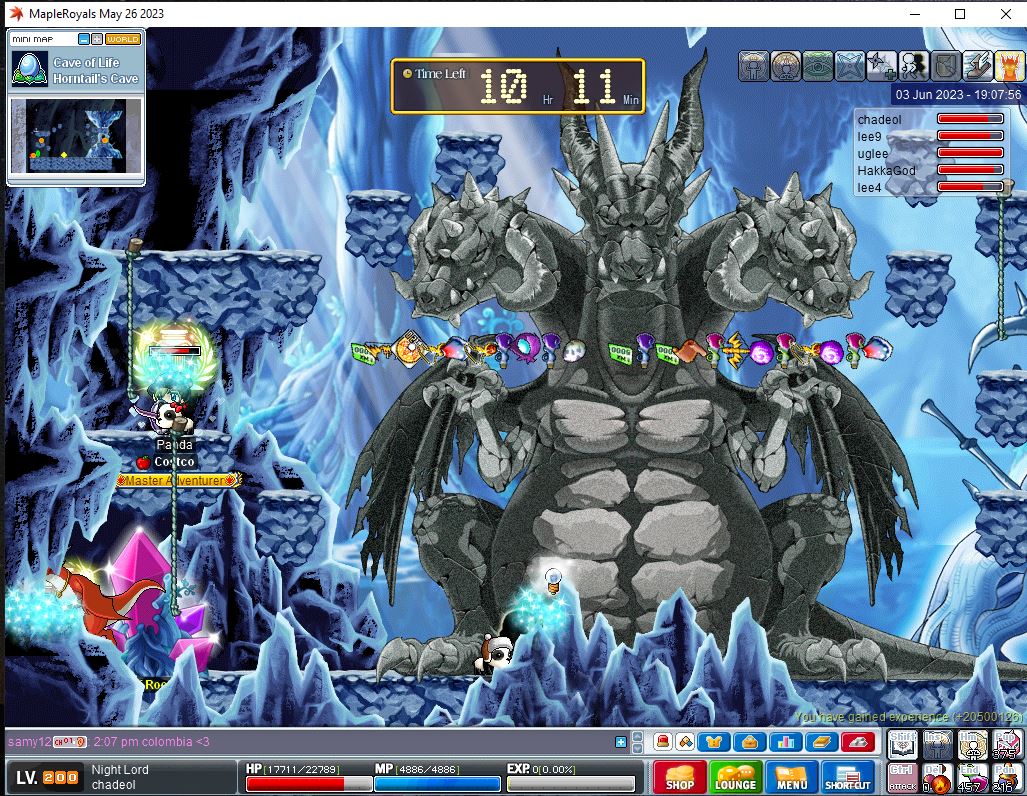This screenshot has height=796, width=1027.
Task: Click the Horntail's Cave minimap view
Action: pyautogui.click(x=77, y=135)
